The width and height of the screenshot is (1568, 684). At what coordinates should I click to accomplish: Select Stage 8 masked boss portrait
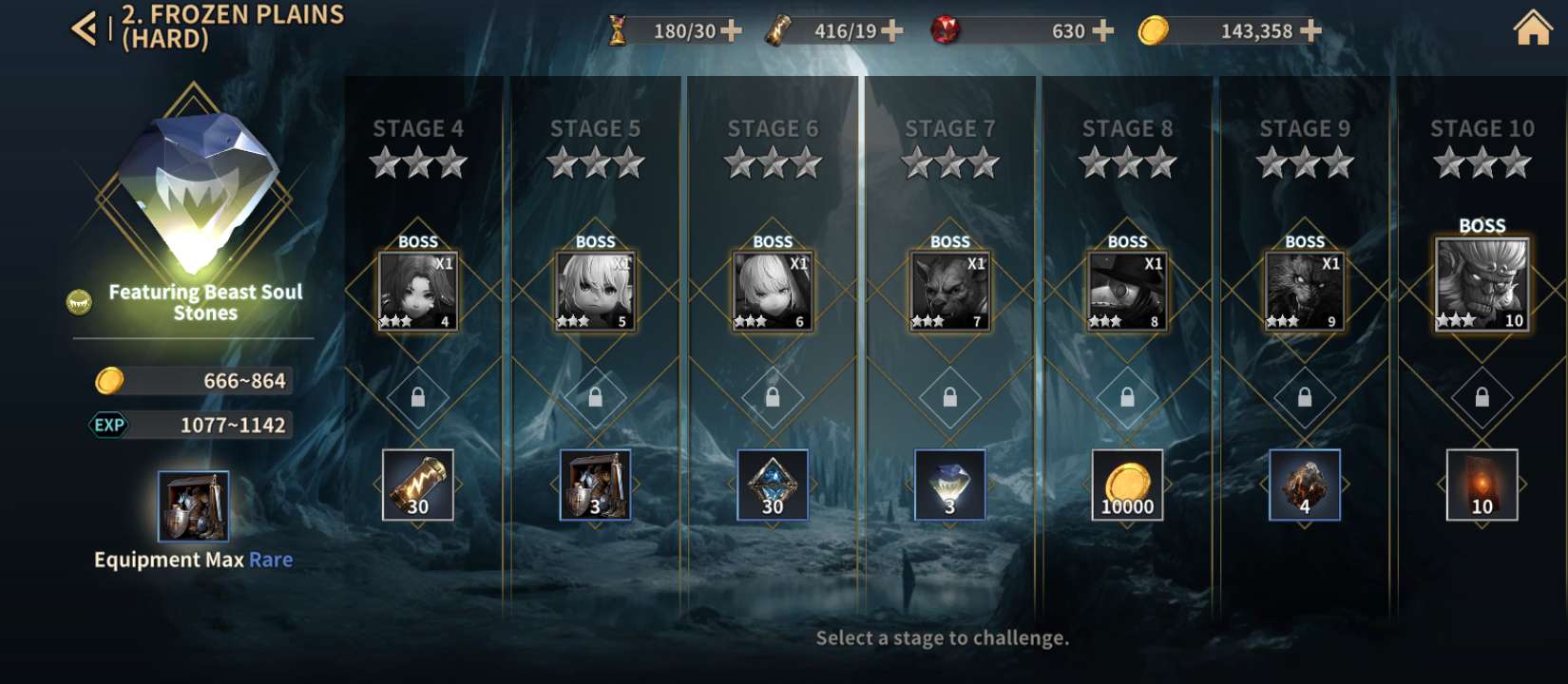[1127, 291]
